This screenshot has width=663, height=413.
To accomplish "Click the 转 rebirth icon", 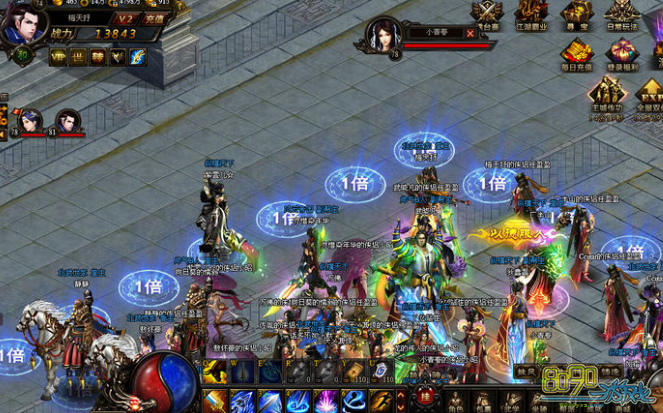I will pyautogui.click(x=97, y=57).
